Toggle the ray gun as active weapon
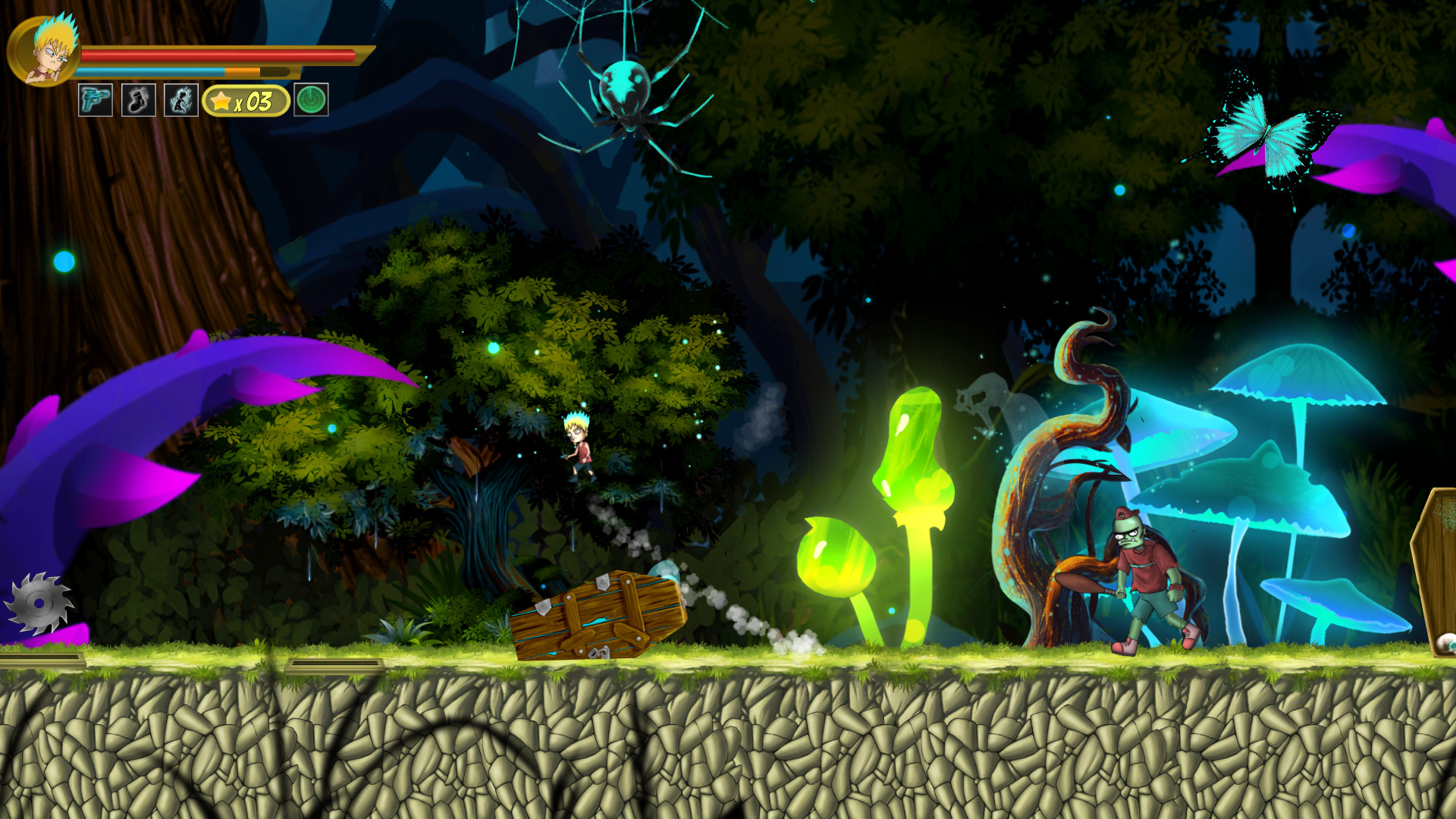 (x=95, y=99)
